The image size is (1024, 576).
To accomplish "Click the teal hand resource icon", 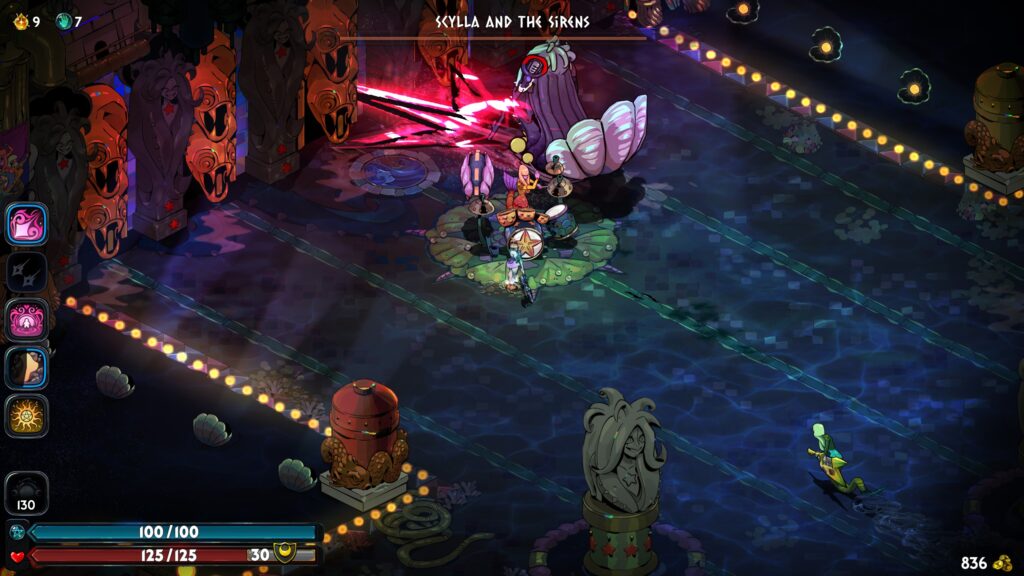I will click(x=63, y=20).
